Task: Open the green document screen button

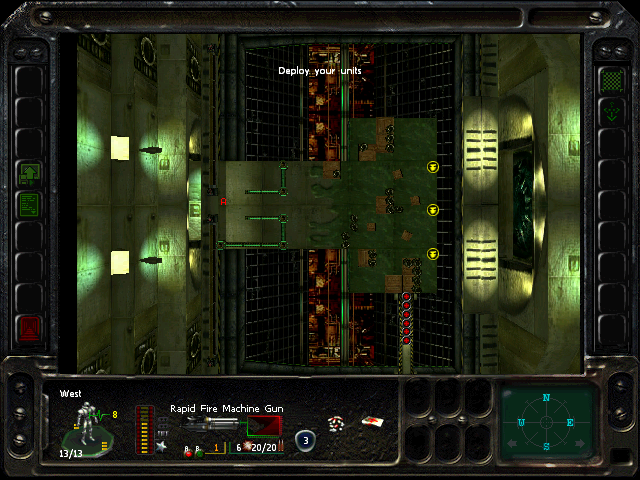Action: (29, 205)
